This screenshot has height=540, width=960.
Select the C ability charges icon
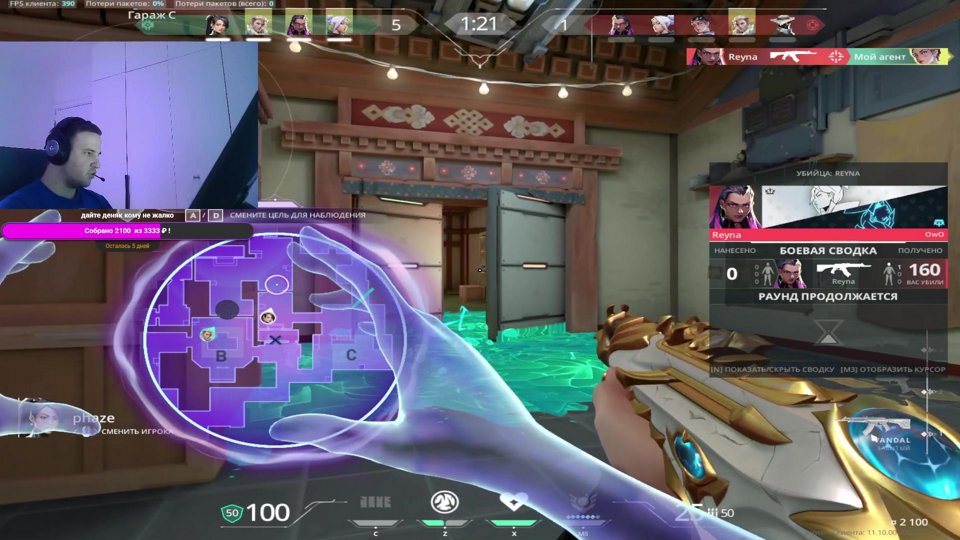coord(375,502)
